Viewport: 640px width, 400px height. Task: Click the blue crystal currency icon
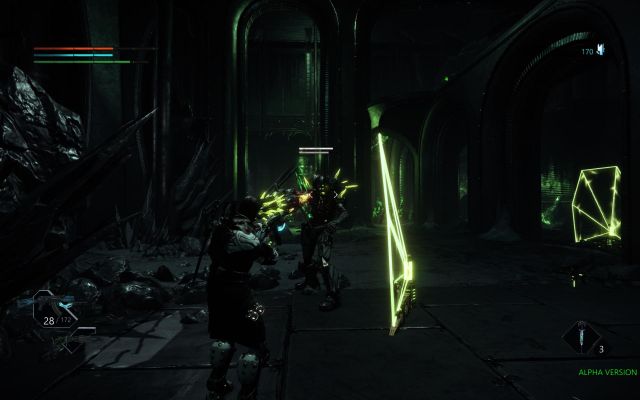click(601, 48)
